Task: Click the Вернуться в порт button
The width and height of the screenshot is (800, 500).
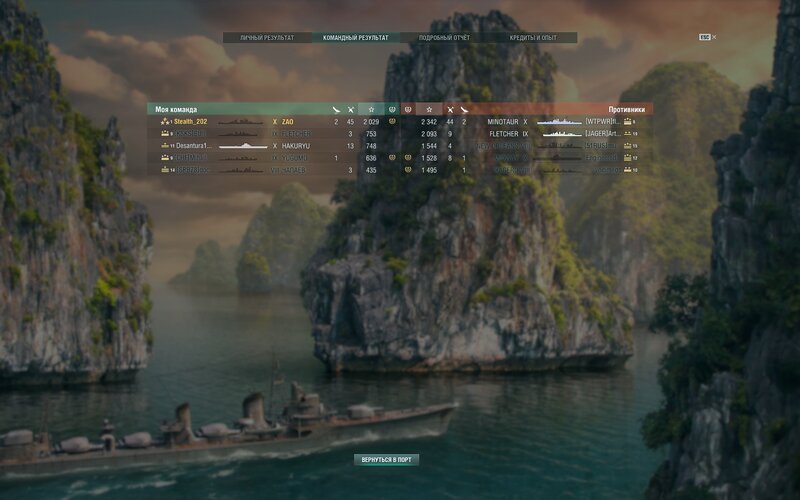Action: coord(386,460)
